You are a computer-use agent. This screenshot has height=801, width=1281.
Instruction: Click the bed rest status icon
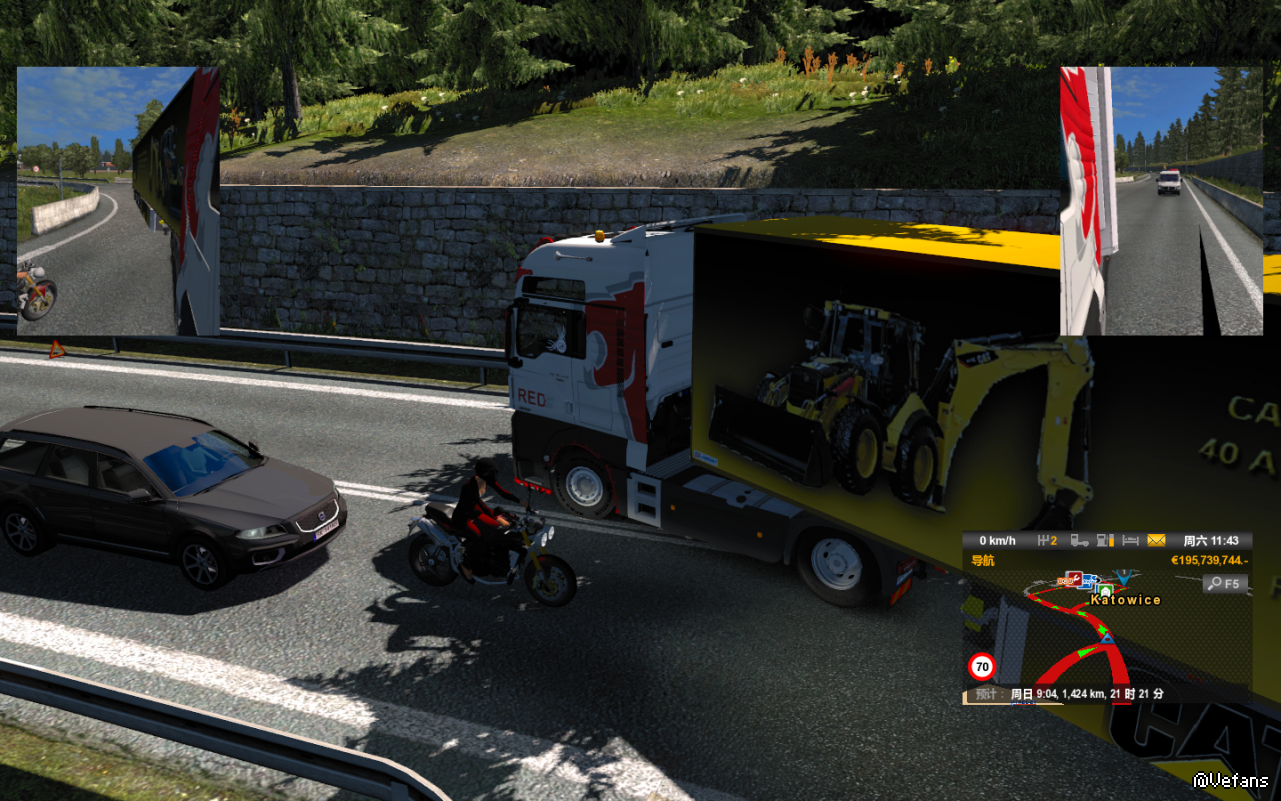pos(1130,541)
